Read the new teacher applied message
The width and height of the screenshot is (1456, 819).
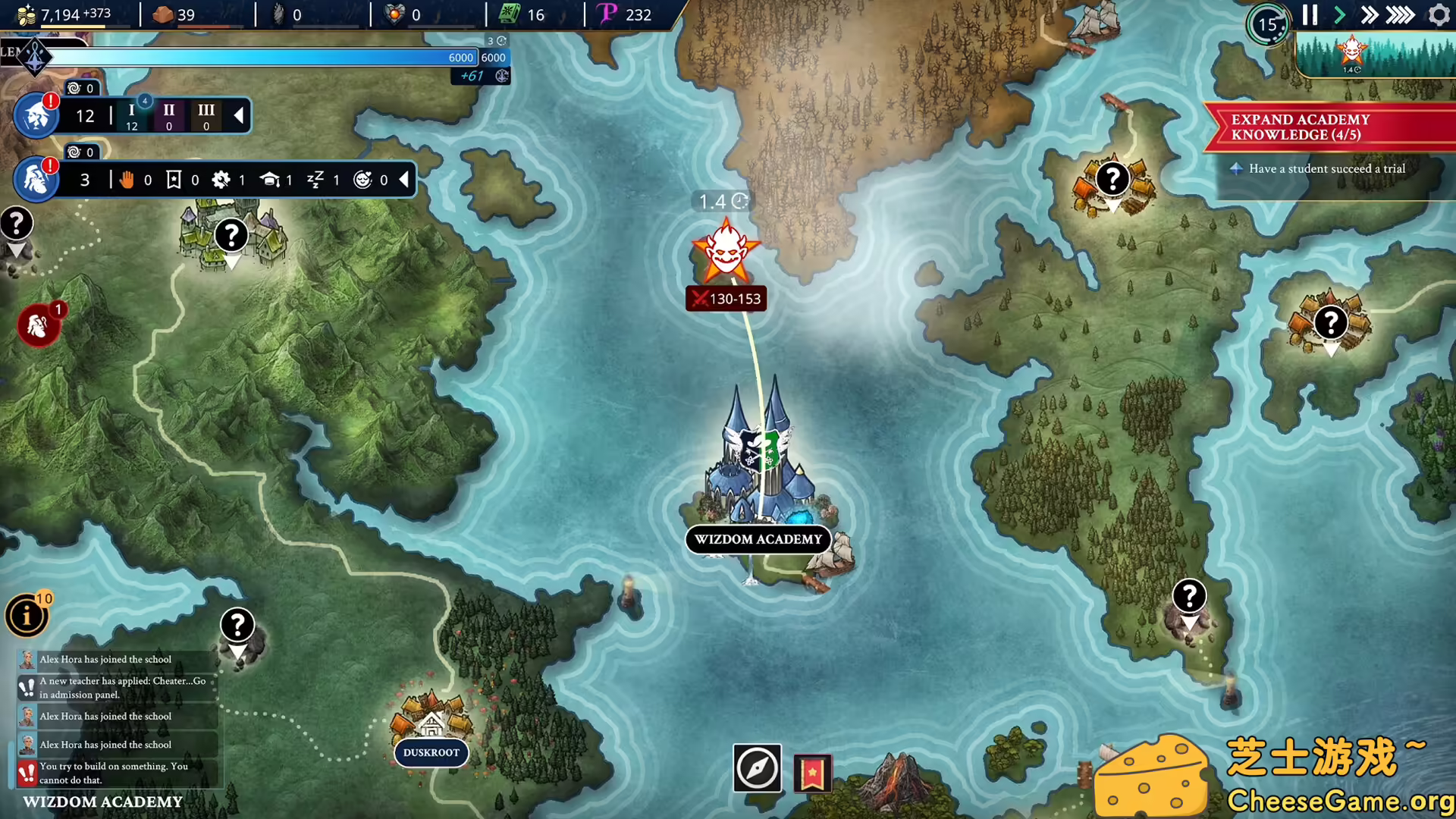click(x=121, y=687)
